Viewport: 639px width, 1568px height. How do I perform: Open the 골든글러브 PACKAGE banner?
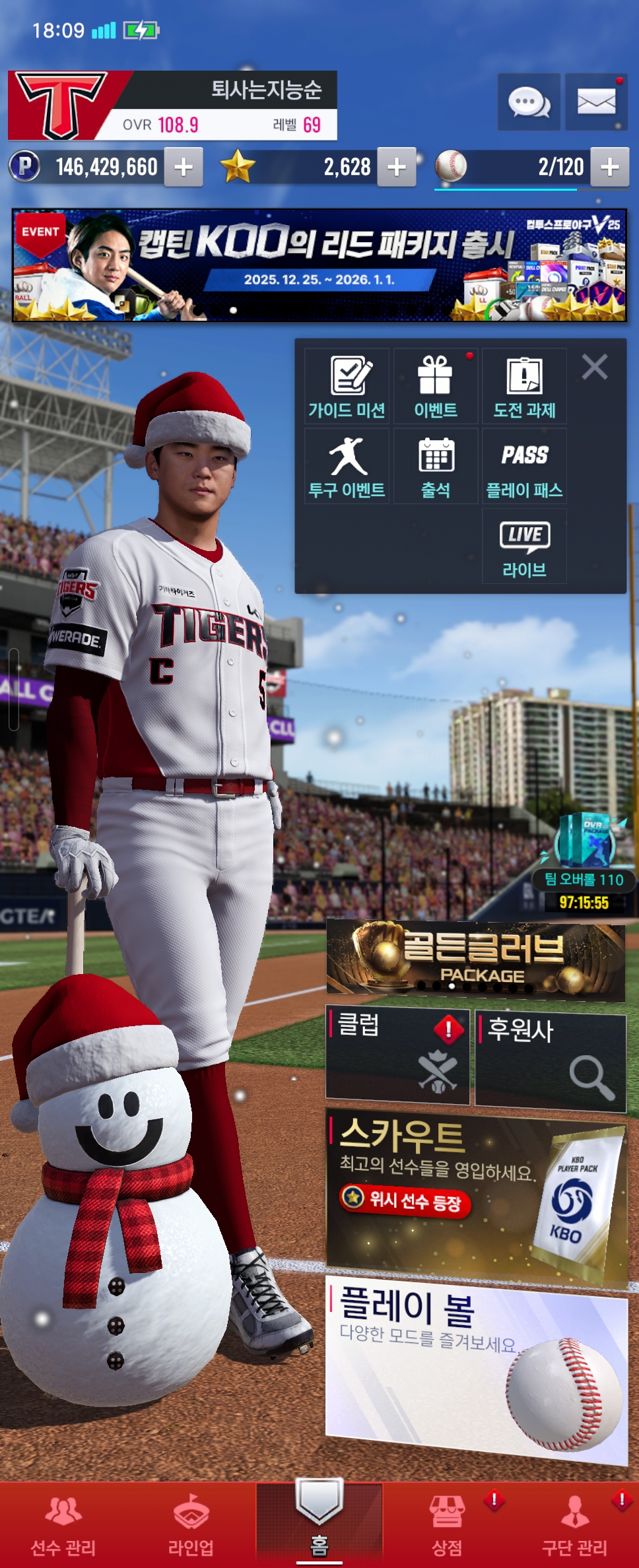click(x=475, y=960)
